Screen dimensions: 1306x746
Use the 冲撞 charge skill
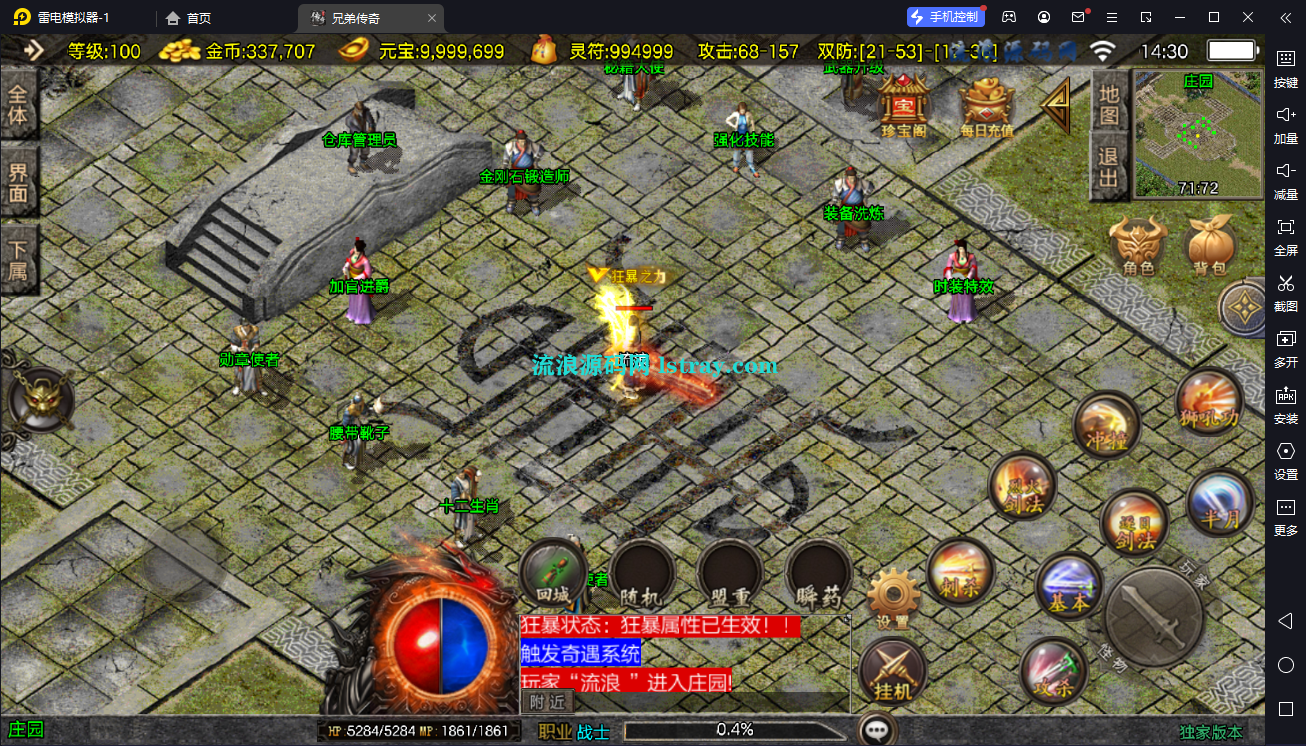(x=1106, y=425)
